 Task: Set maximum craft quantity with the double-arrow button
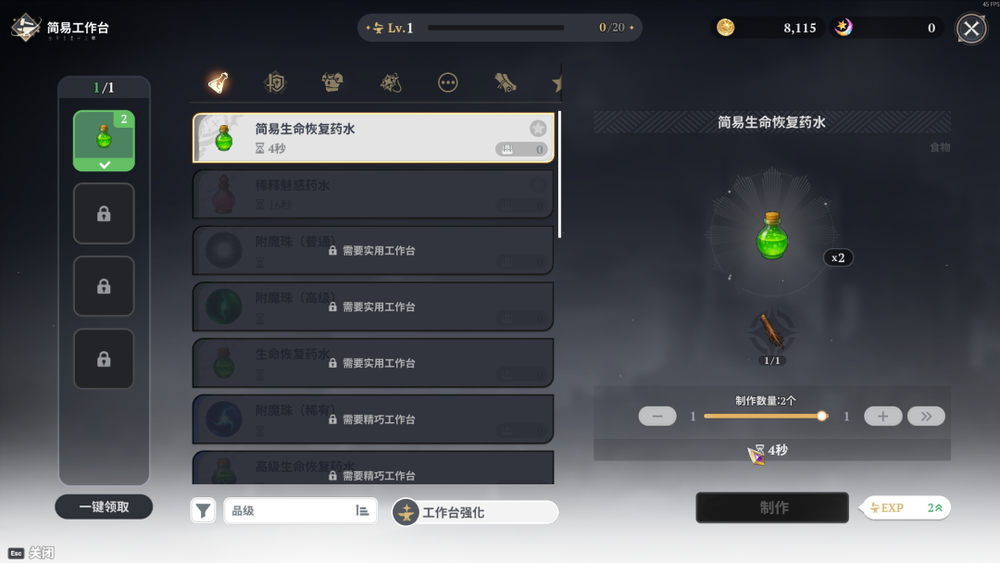926,416
